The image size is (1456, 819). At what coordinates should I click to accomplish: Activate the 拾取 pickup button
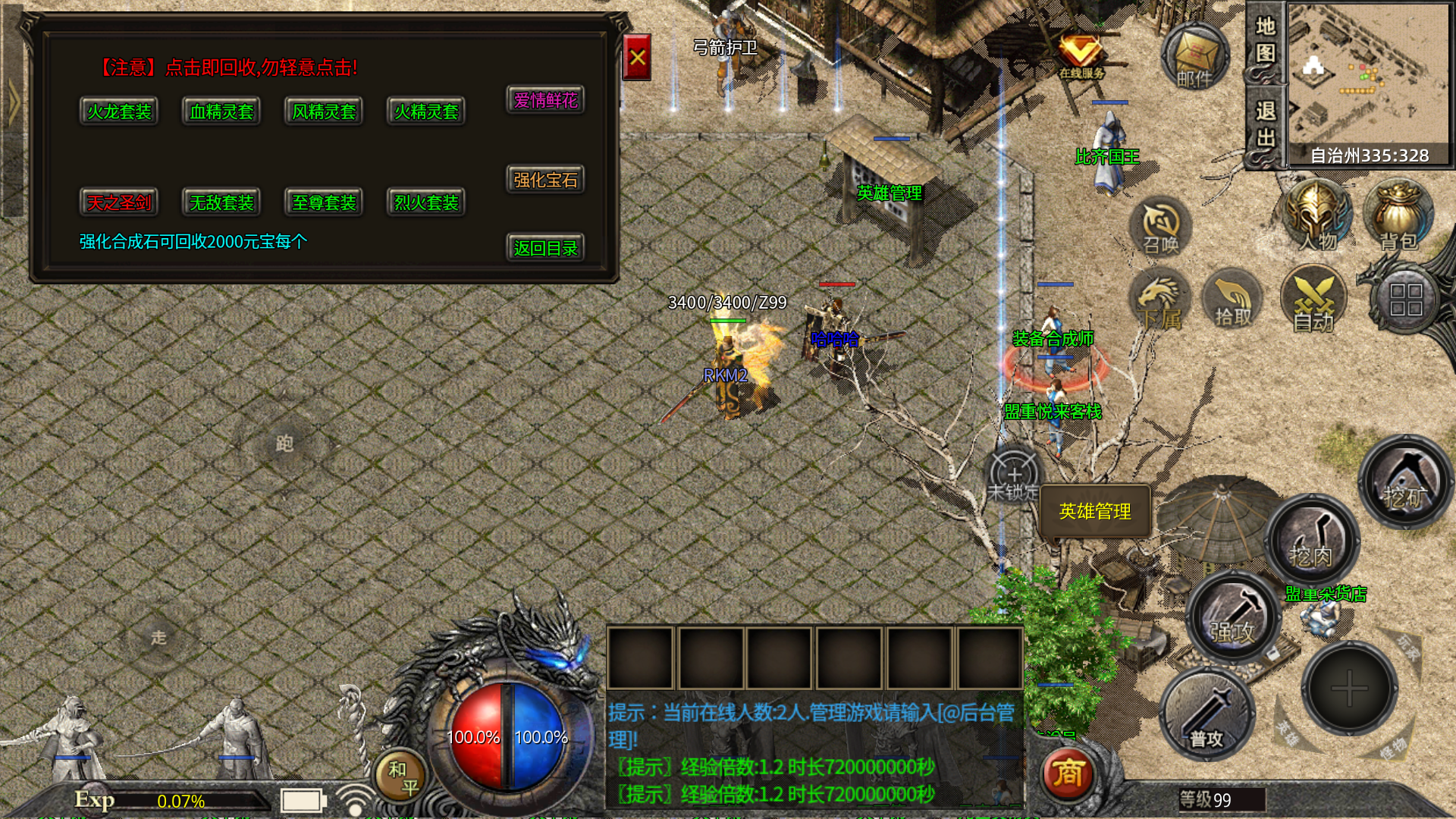click(x=1233, y=301)
